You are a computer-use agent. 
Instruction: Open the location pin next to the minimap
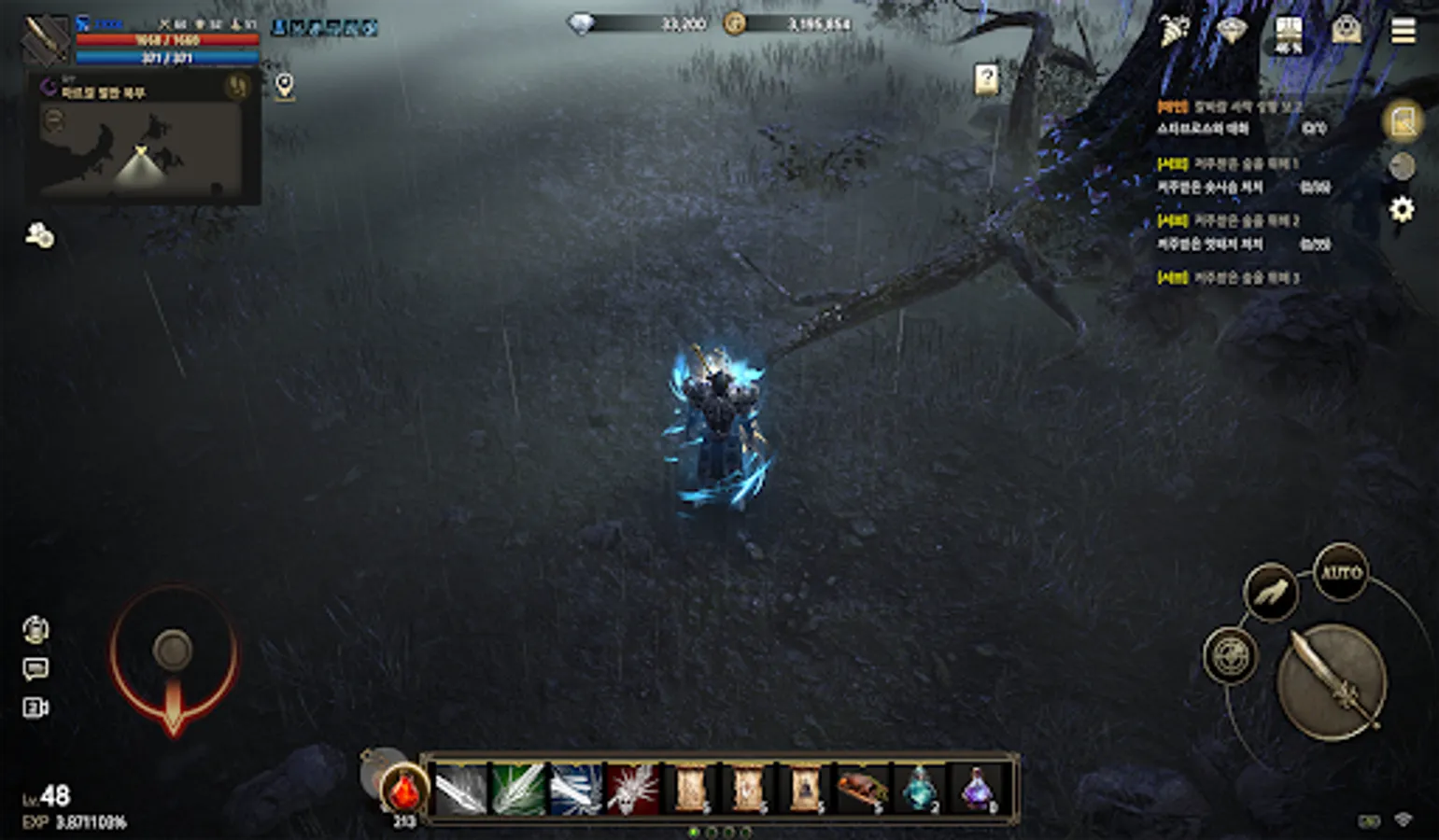pos(285,84)
